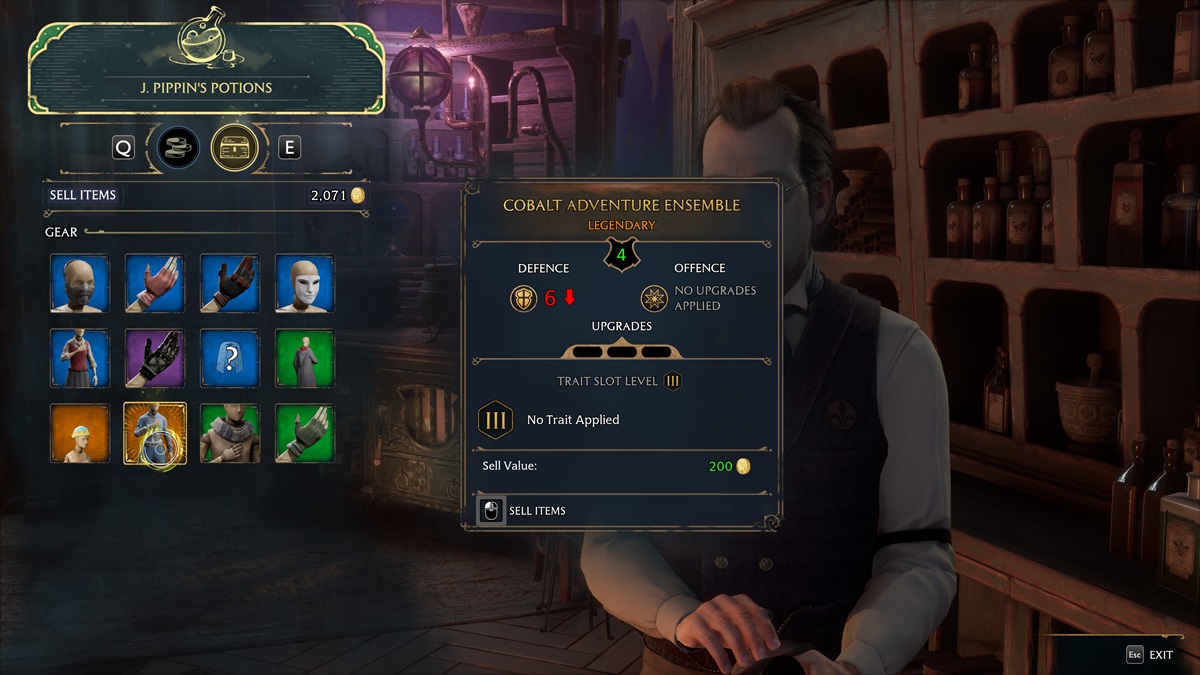Screen dimensions: 1200x675
Task: Choose the striped scarf gear slot
Action: coord(230,433)
